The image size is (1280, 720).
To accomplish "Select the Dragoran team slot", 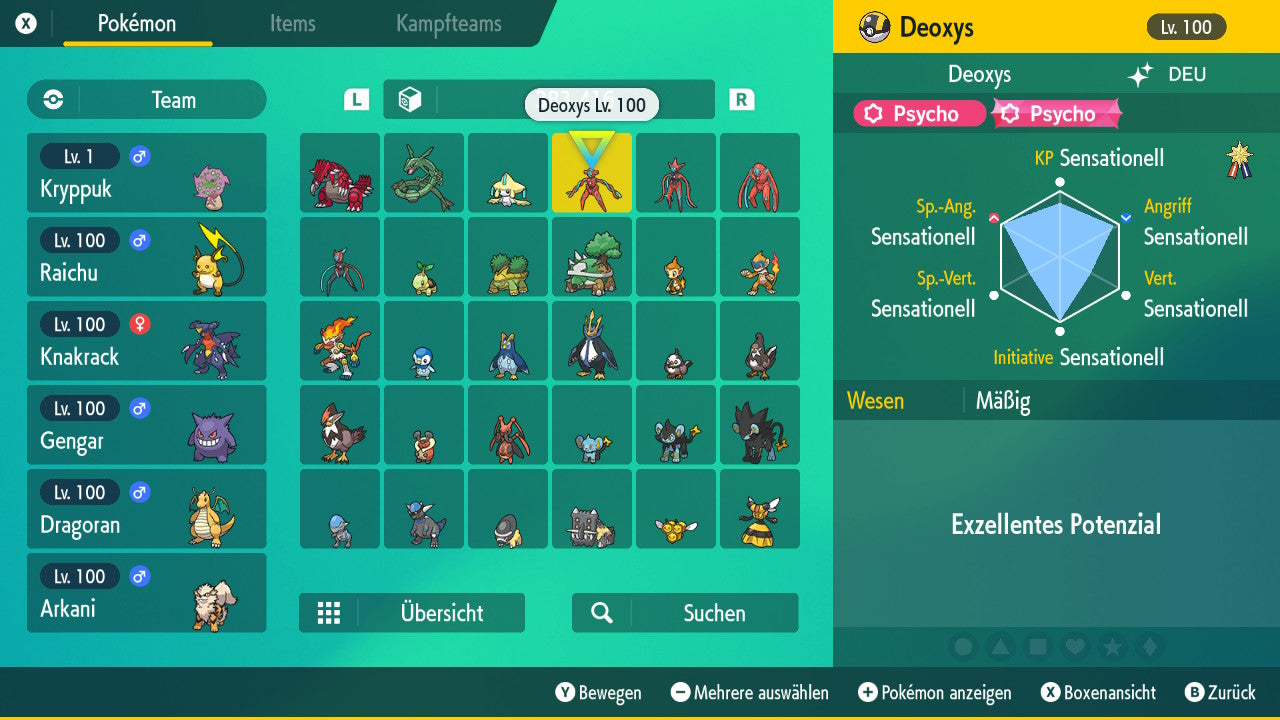I will click(147, 508).
